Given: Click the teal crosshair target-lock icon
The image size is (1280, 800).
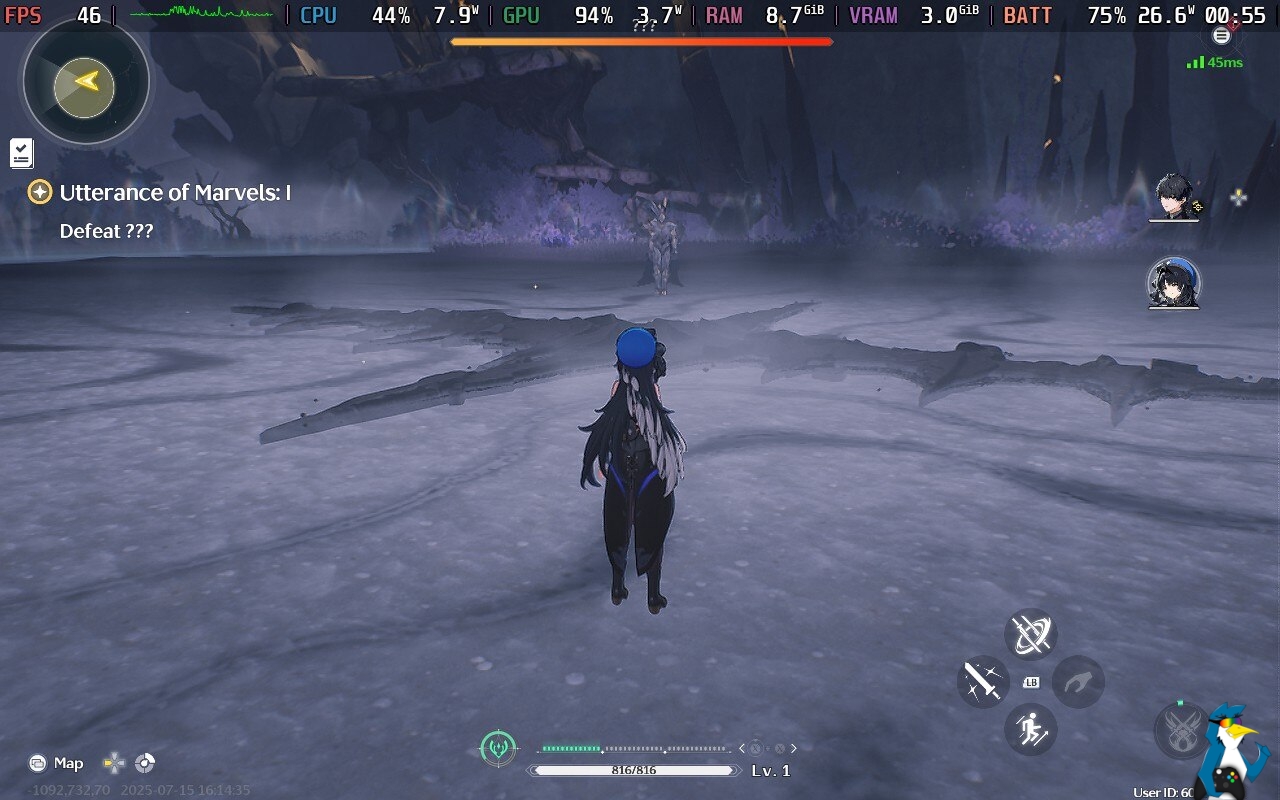Looking at the screenshot, I should pos(498,747).
